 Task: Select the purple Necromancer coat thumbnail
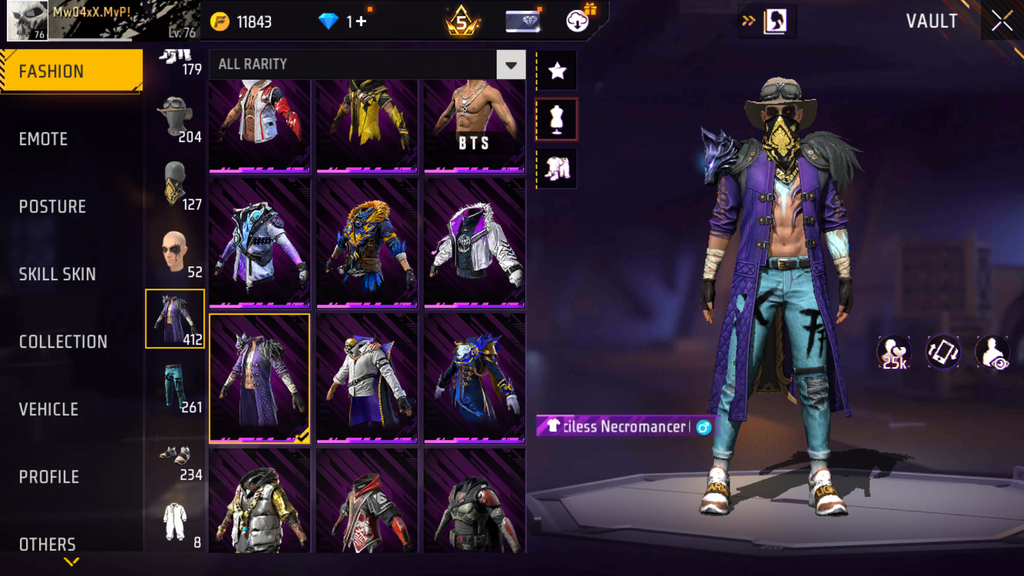tap(259, 377)
